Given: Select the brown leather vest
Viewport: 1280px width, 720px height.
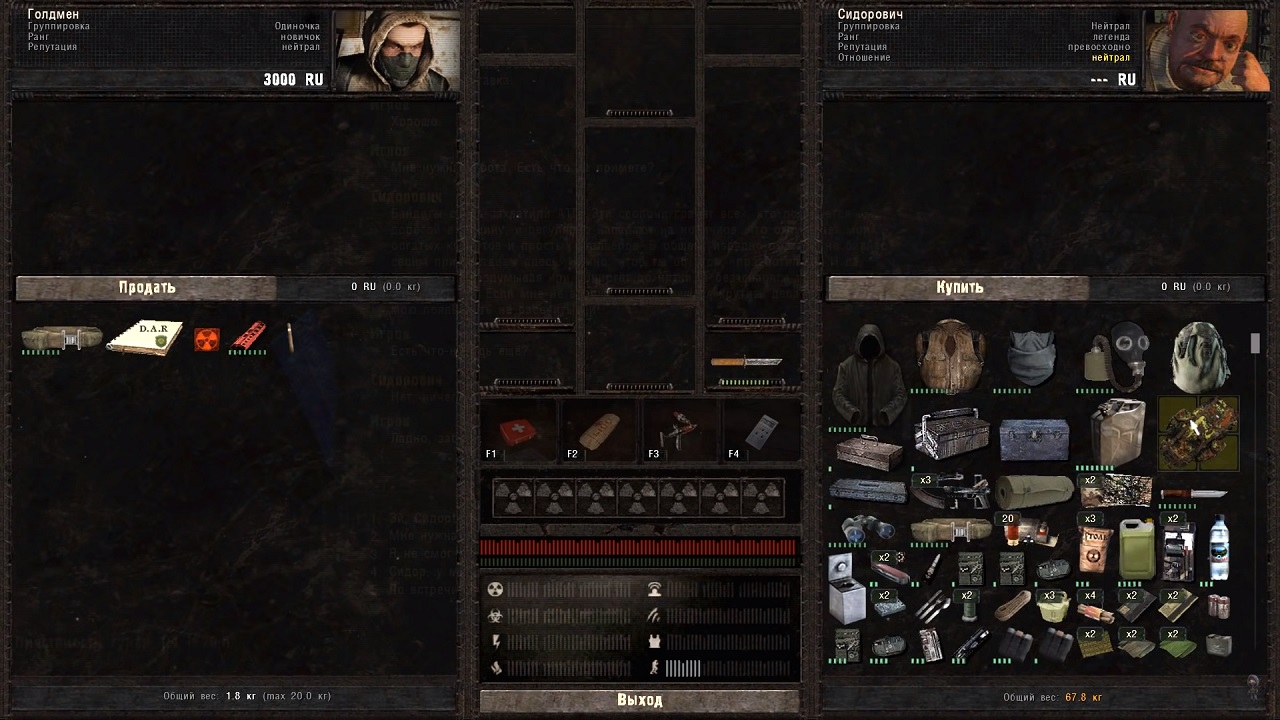Looking at the screenshot, I should click(x=950, y=356).
